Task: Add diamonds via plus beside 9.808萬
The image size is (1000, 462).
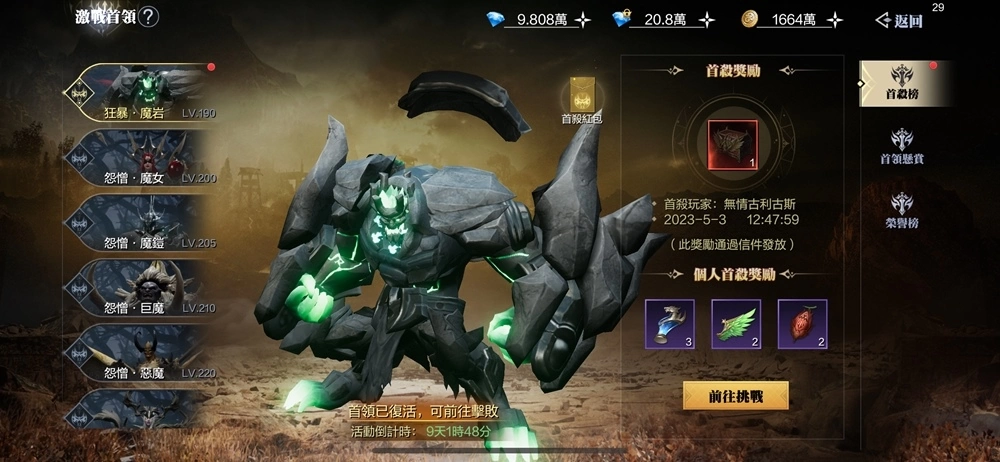Action: point(582,19)
